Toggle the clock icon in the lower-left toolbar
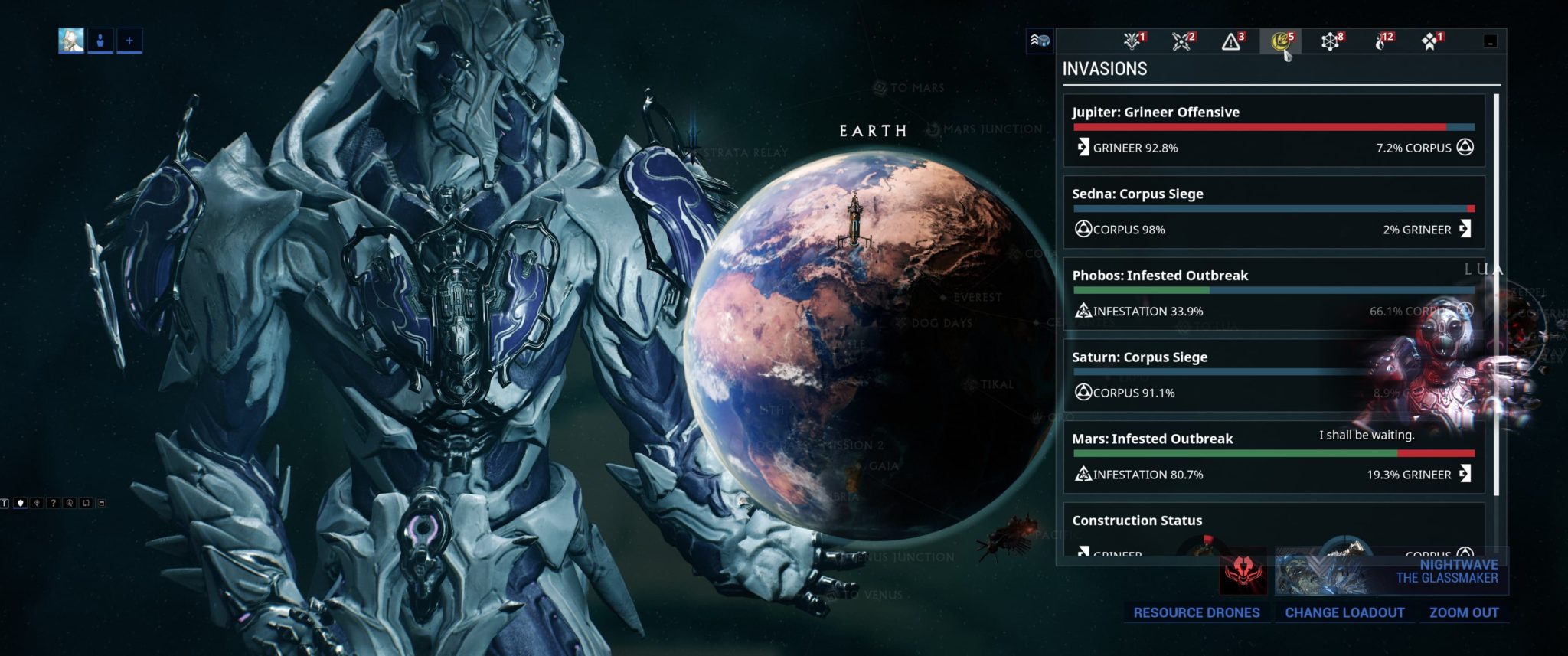The image size is (1568, 656). click(69, 503)
